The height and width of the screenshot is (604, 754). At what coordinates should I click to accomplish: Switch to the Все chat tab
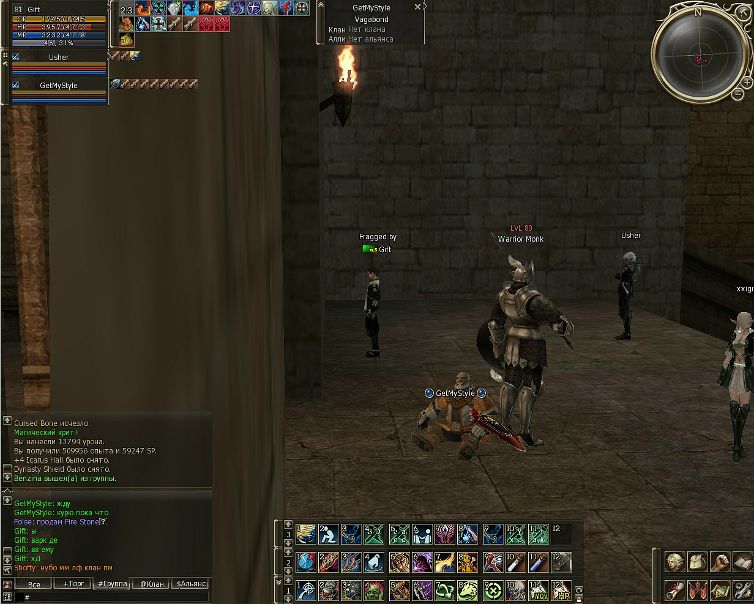pos(34,583)
